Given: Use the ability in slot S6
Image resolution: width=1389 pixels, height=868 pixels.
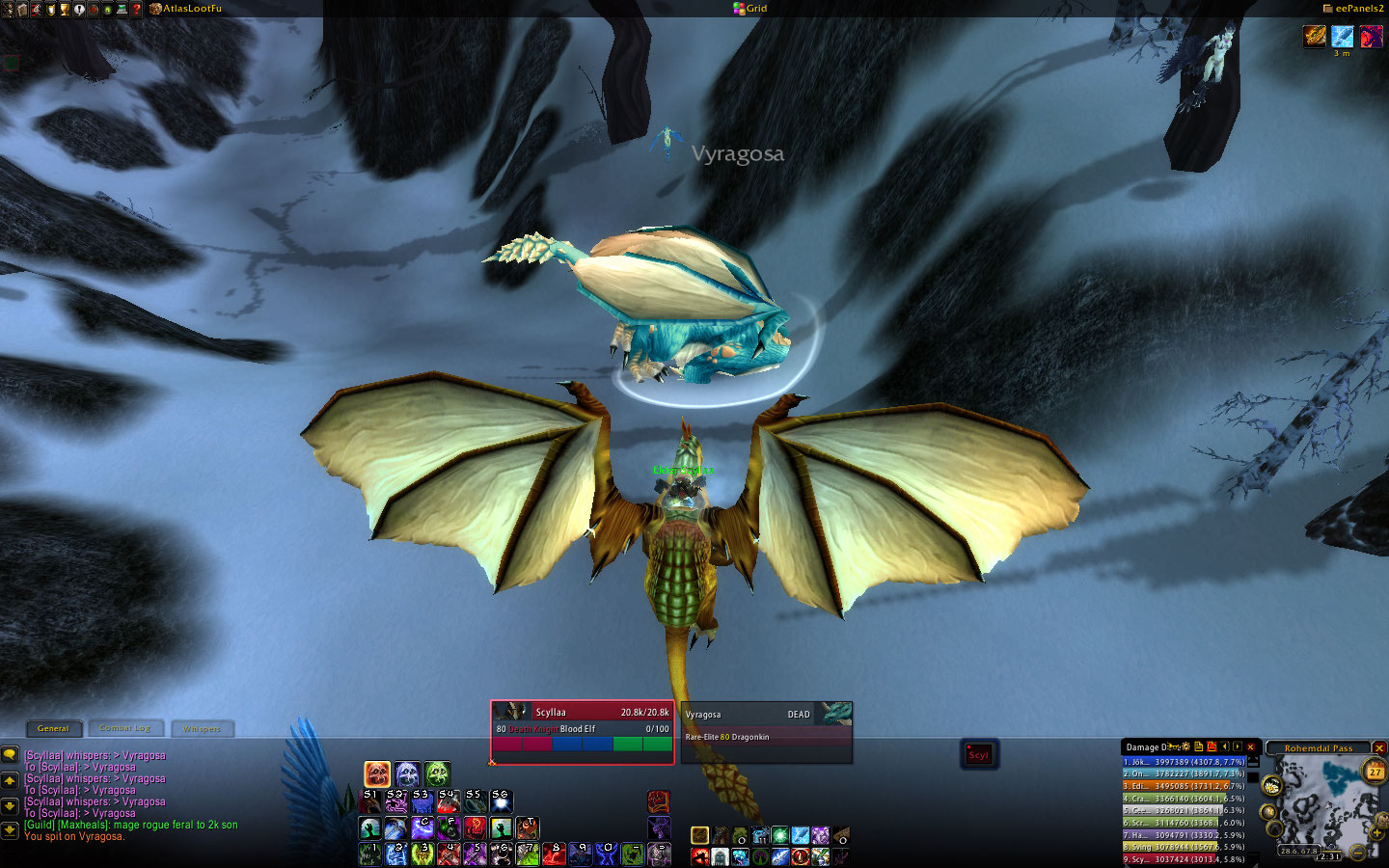Looking at the screenshot, I should click(501, 801).
